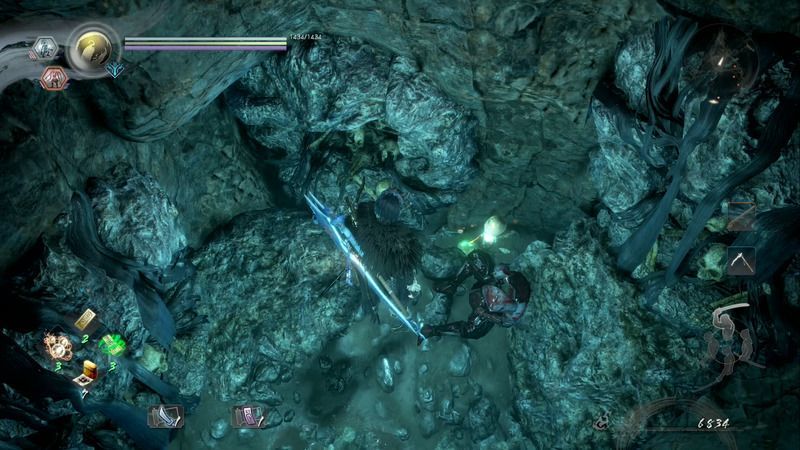Select the golden guardian spirit emblem
This screenshot has width=800, height=450.
point(93,46)
